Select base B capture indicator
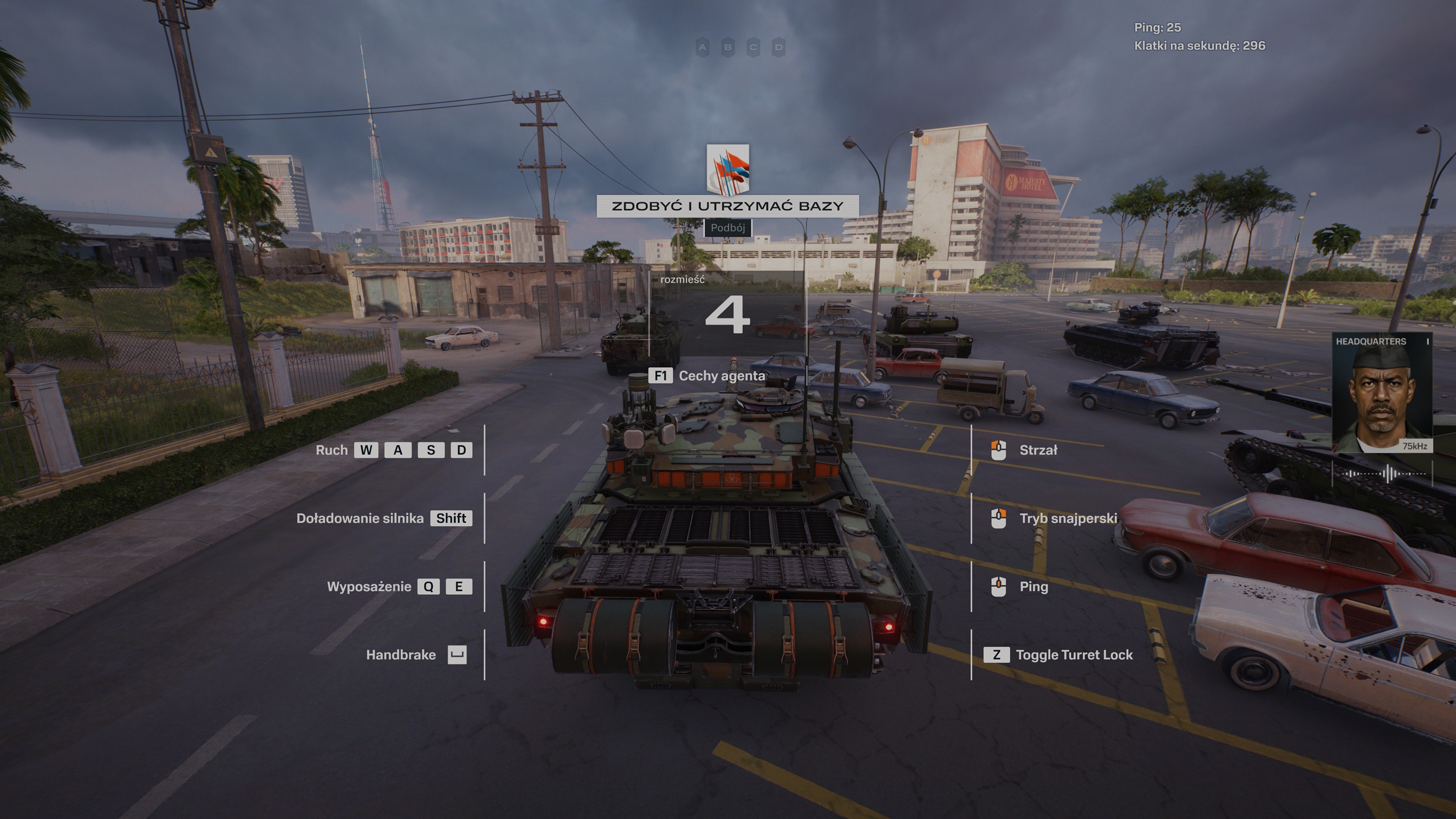Viewport: 1456px width, 819px height. tap(728, 48)
